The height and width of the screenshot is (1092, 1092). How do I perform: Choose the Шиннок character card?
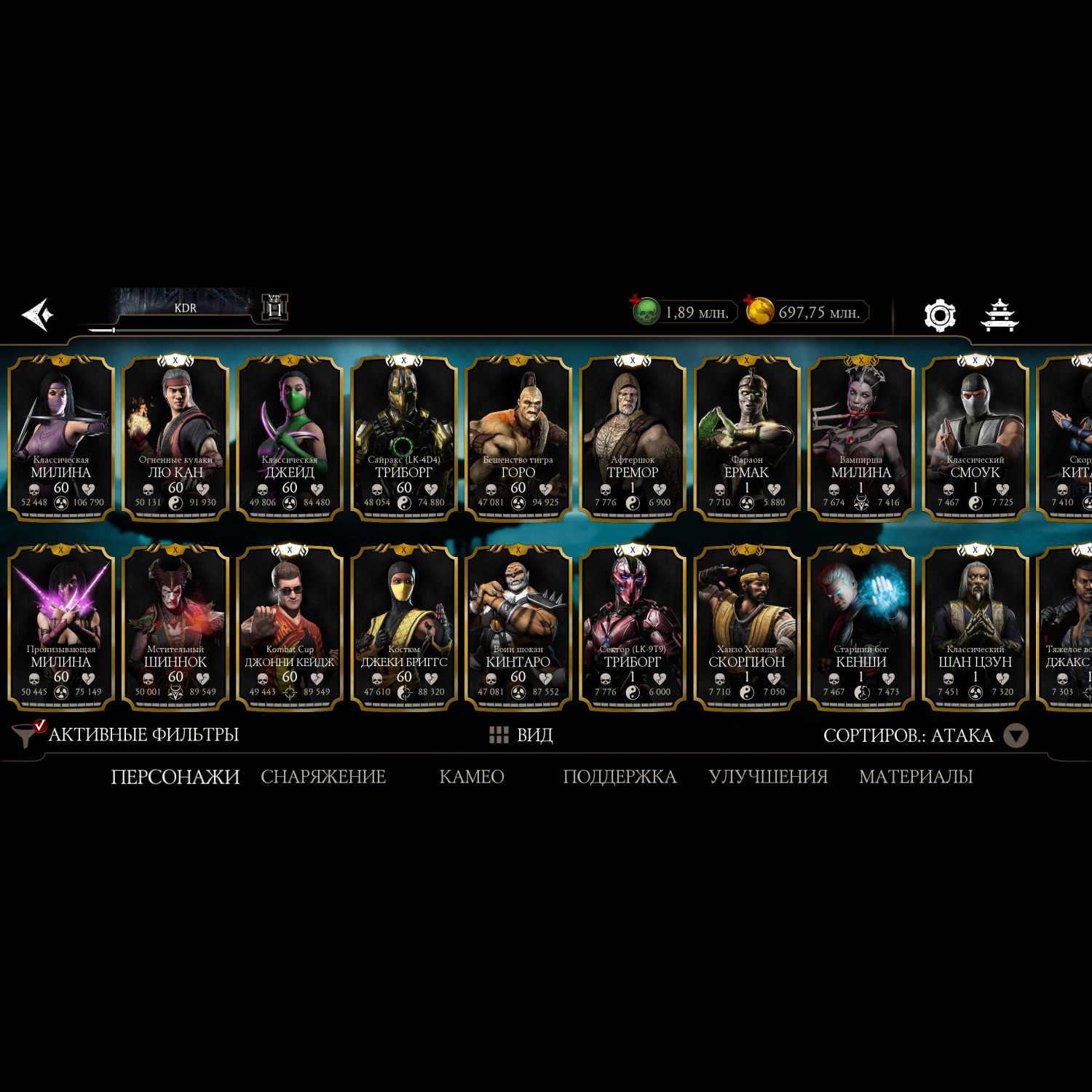point(175,626)
